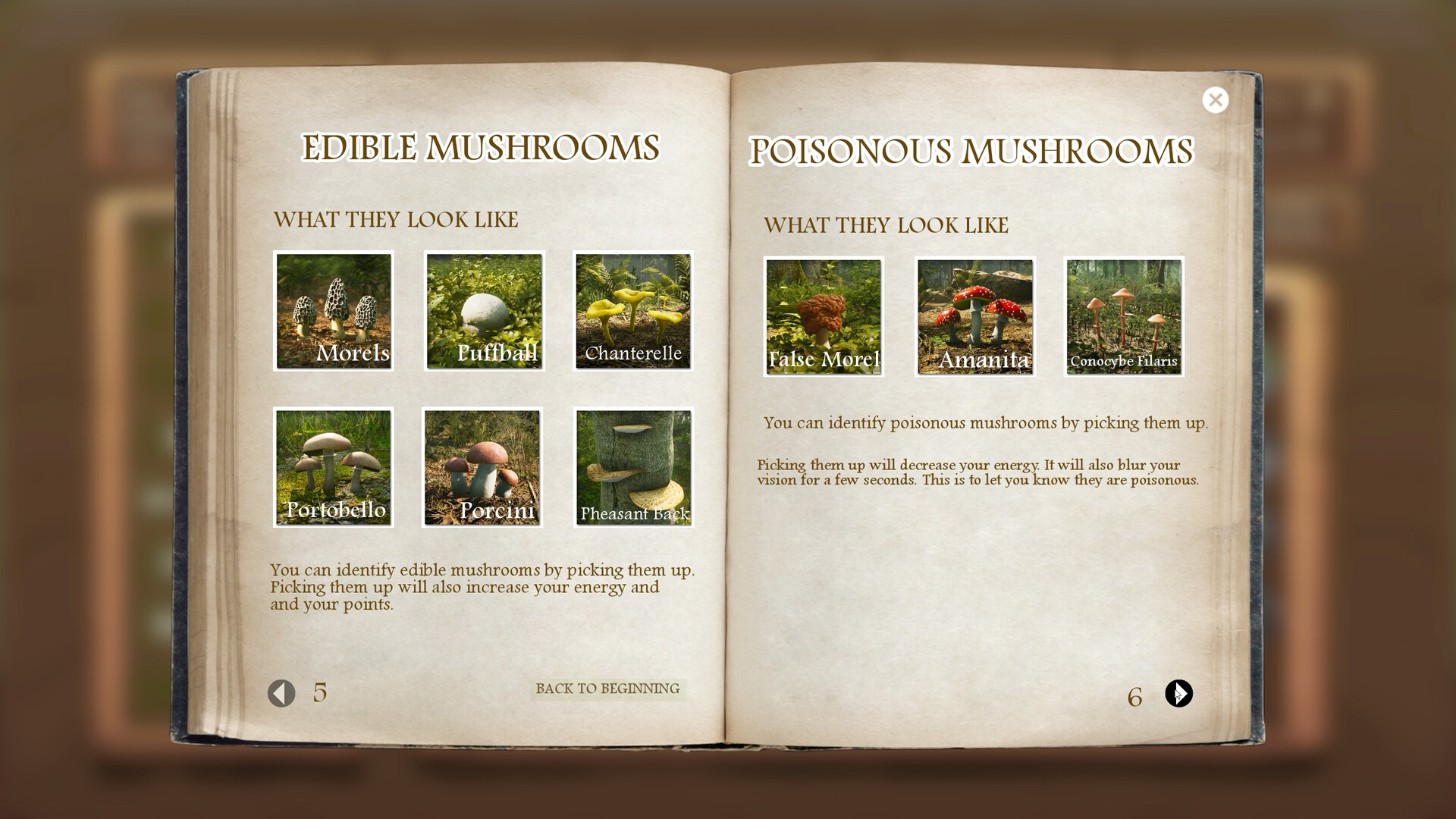Select the left-page What They Look Like heading
Viewport: 1456px width, 819px height.
click(x=397, y=220)
